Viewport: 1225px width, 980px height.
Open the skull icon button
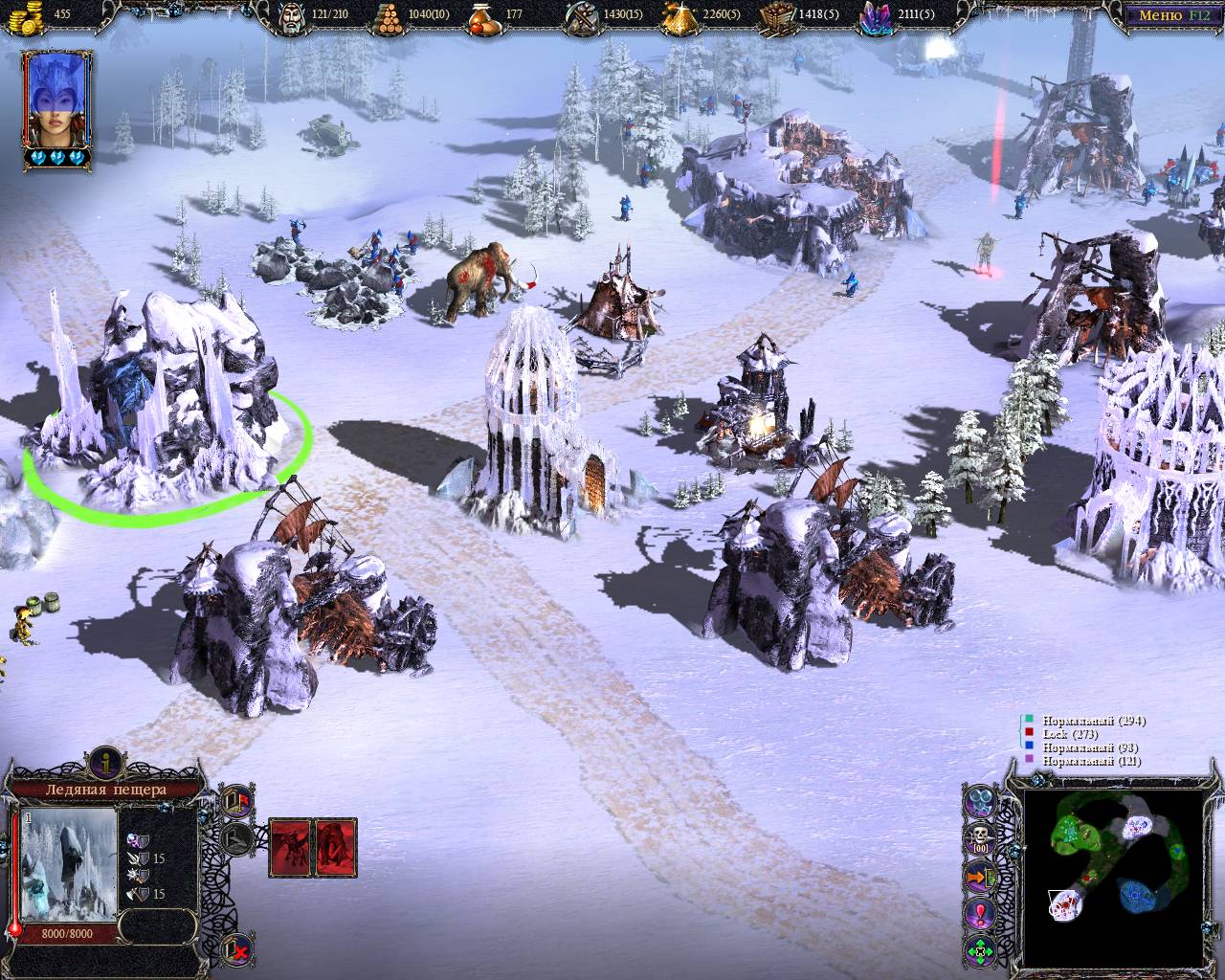click(979, 838)
